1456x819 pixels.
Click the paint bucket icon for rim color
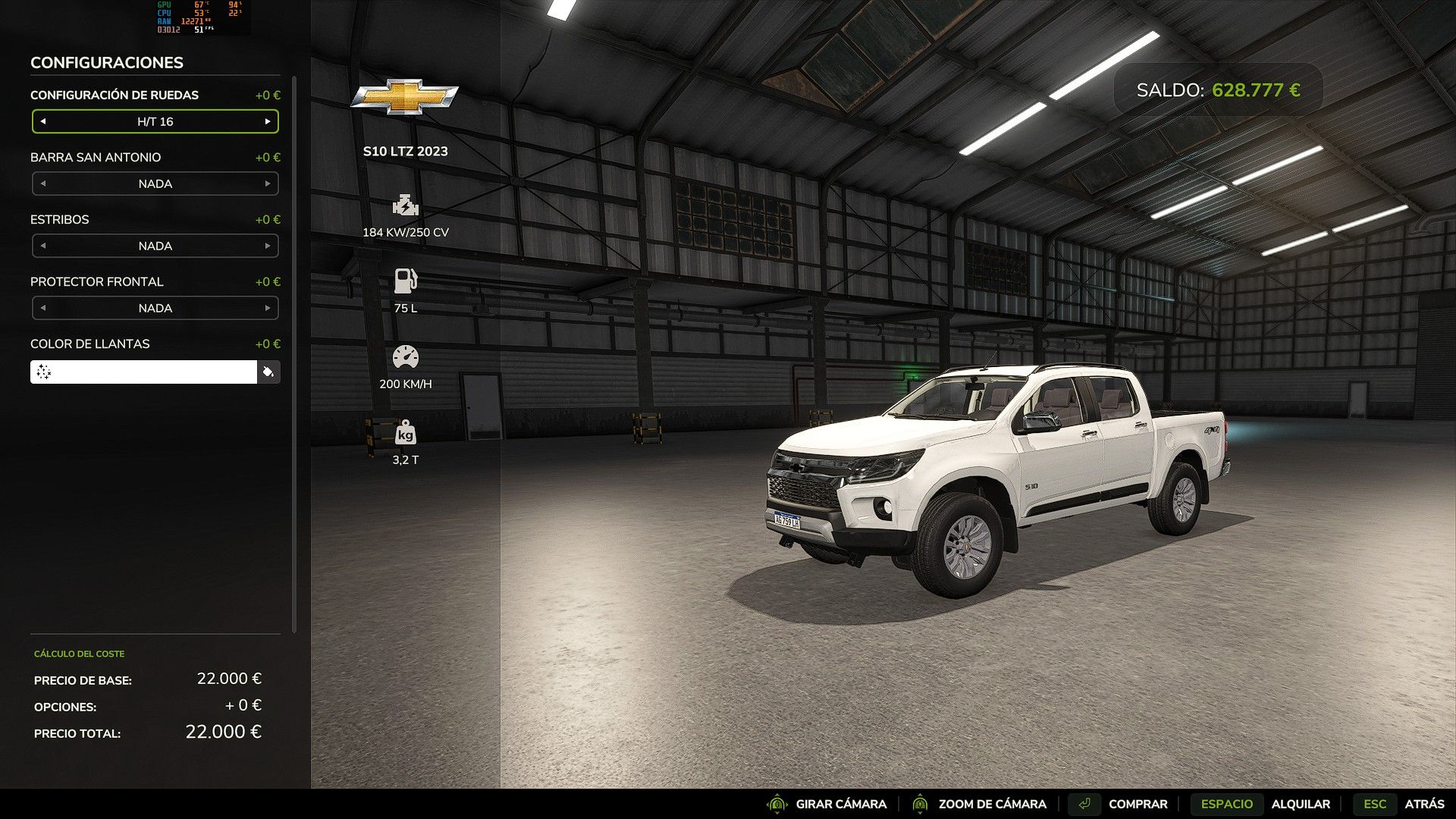pyautogui.click(x=268, y=372)
